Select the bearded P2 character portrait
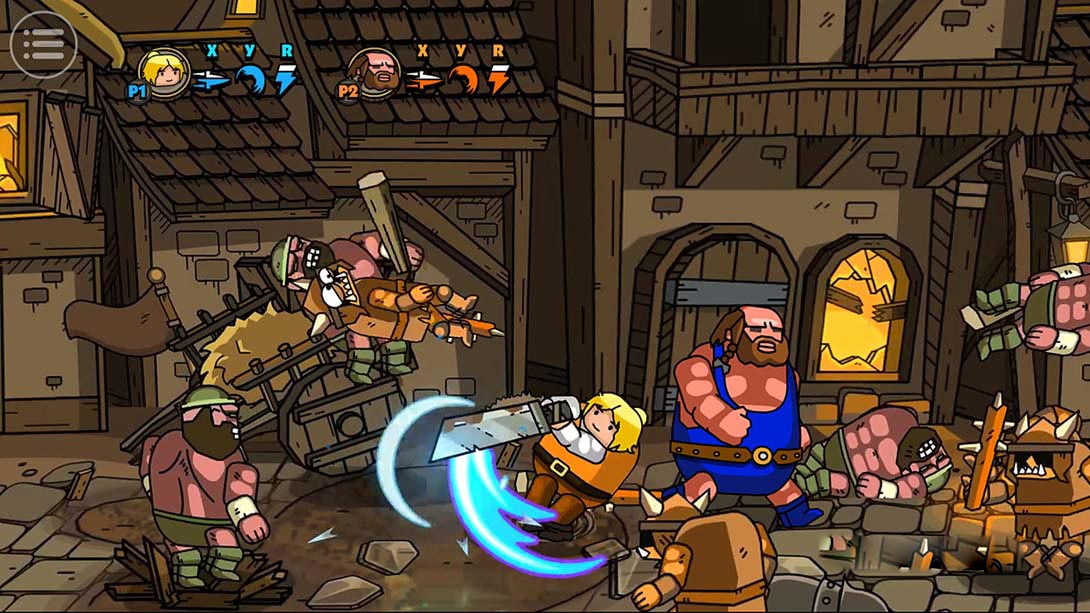1090x613 pixels. (x=374, y=72)
